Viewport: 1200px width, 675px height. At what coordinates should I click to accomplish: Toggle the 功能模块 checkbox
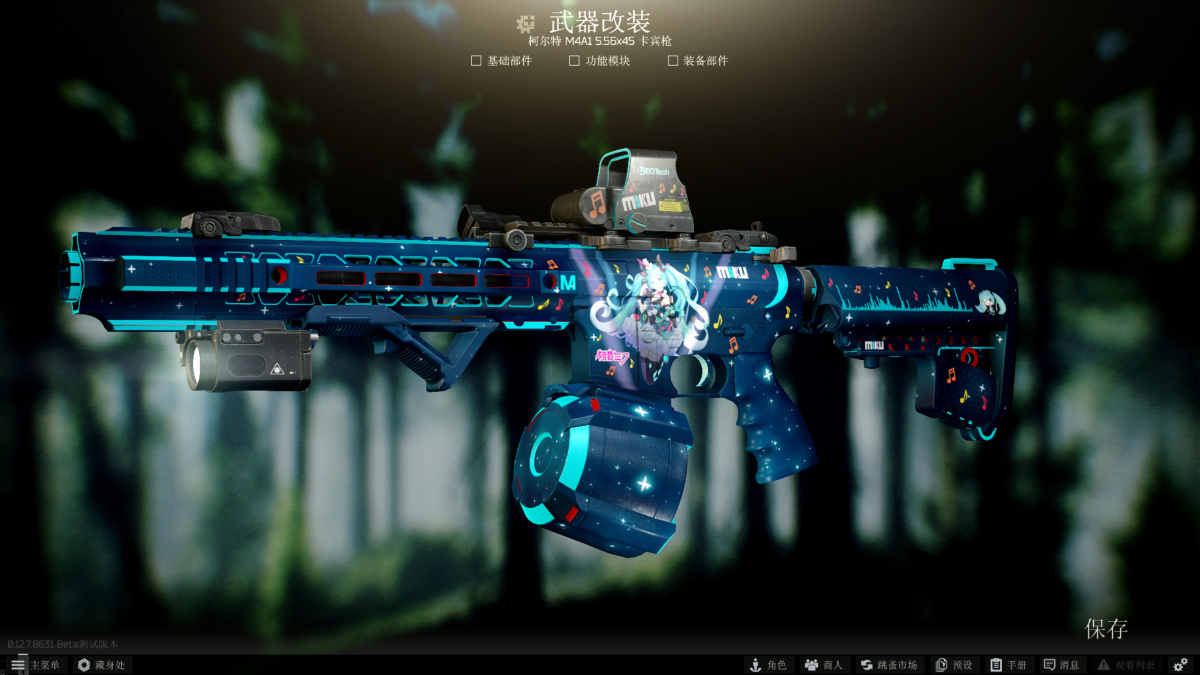coord(574,61)
